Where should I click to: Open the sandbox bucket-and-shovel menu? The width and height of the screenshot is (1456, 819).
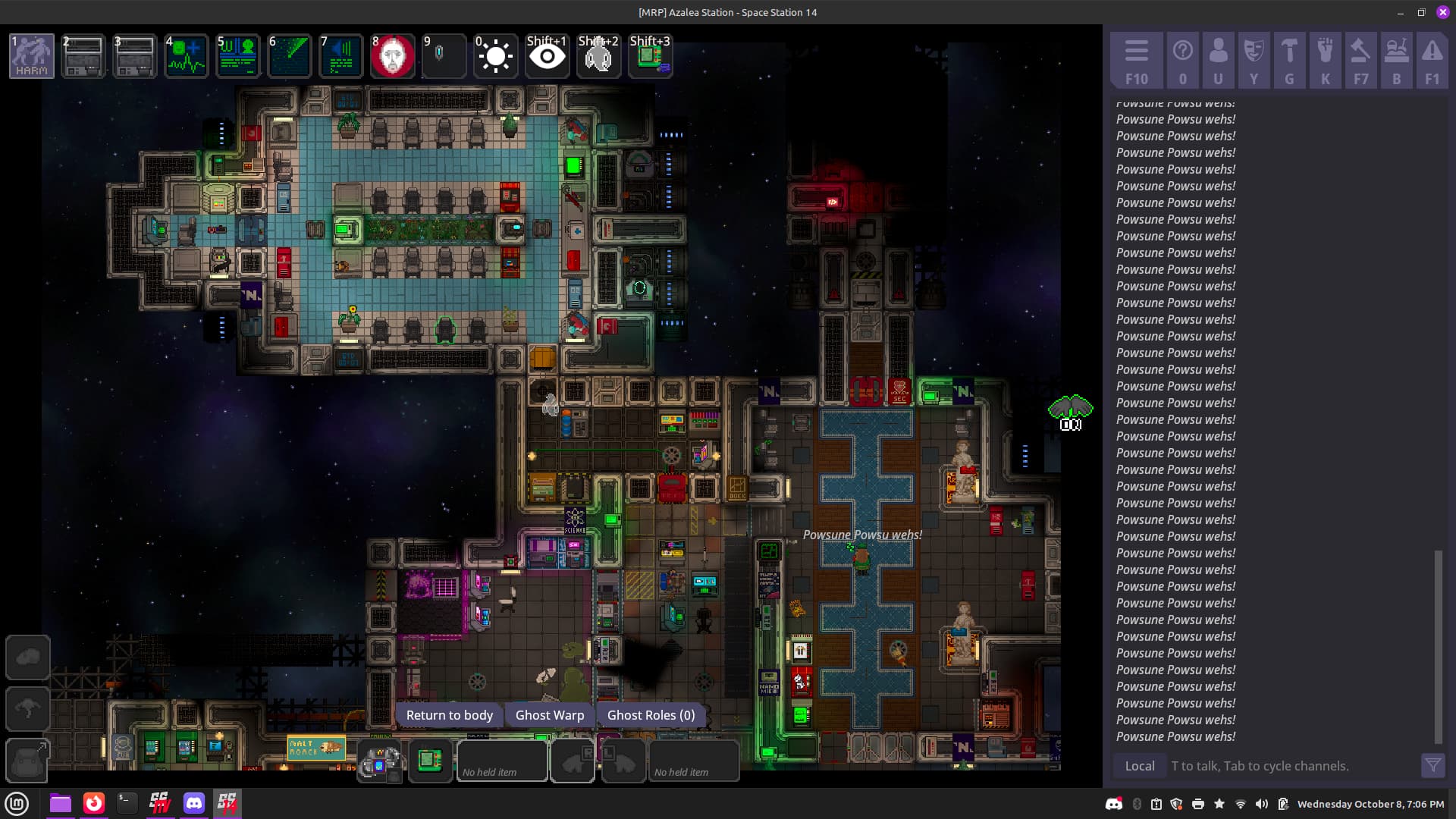pyautogui.click(x=1396, y=61)
